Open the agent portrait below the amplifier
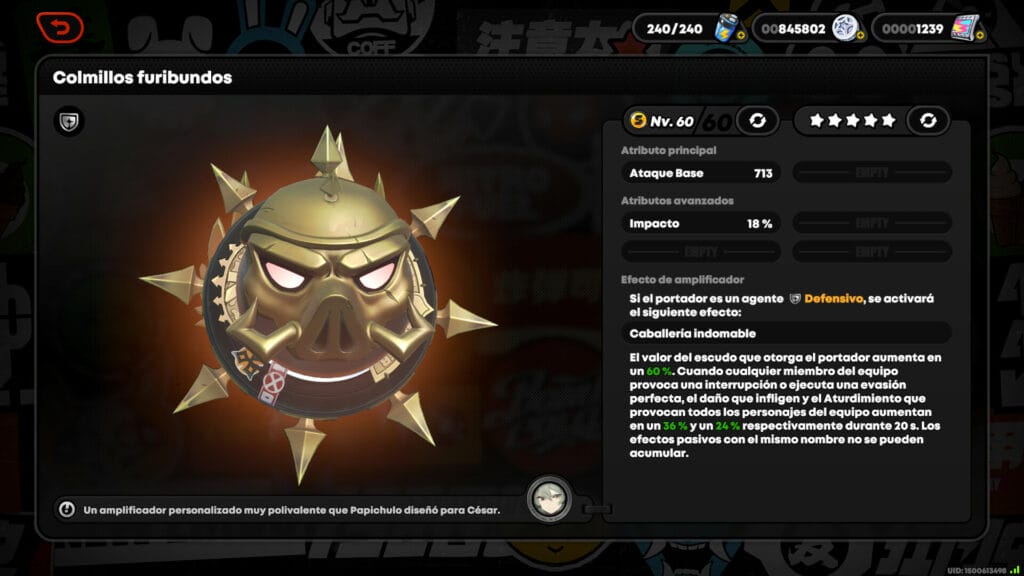 point(549,497)
